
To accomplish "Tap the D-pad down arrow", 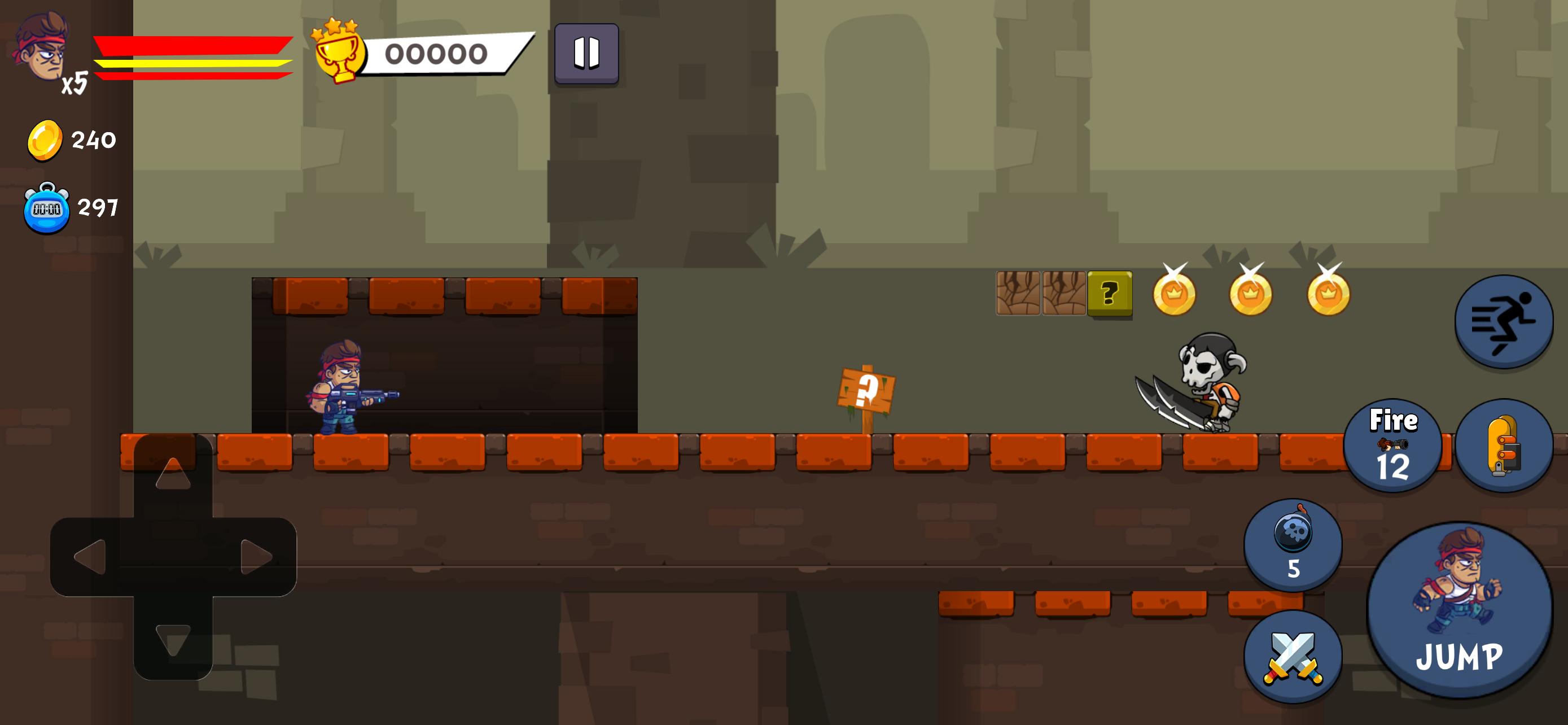I will coord(173,639).
